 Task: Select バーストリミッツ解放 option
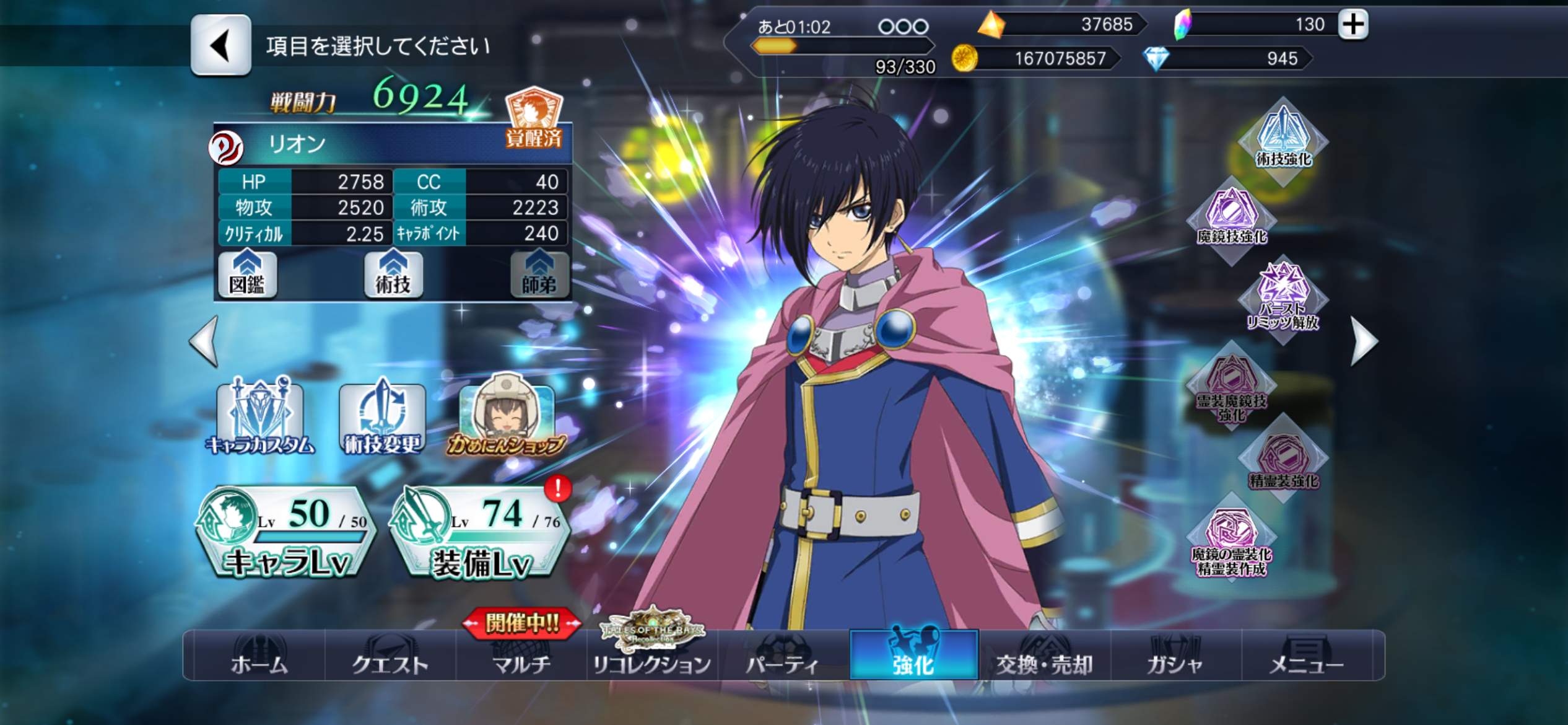point(1283,297)
